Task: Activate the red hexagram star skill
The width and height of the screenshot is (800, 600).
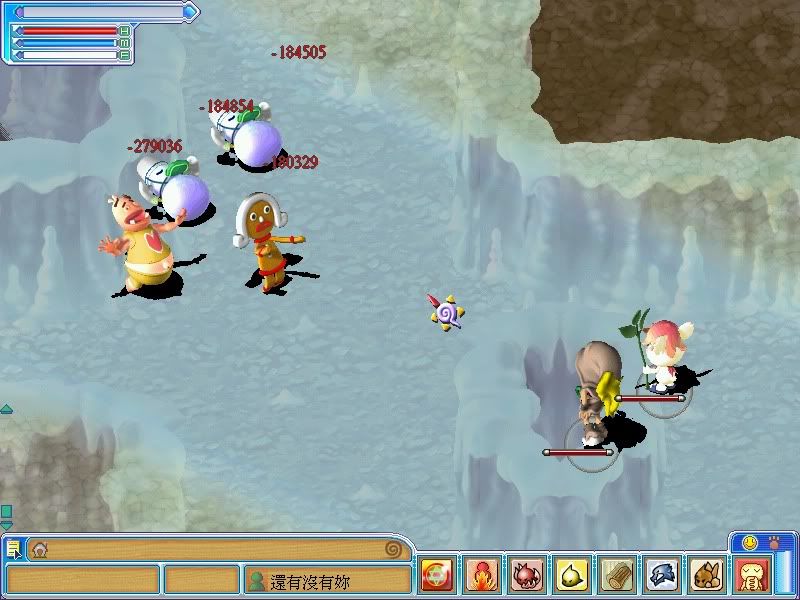Action: click(437, 576)
